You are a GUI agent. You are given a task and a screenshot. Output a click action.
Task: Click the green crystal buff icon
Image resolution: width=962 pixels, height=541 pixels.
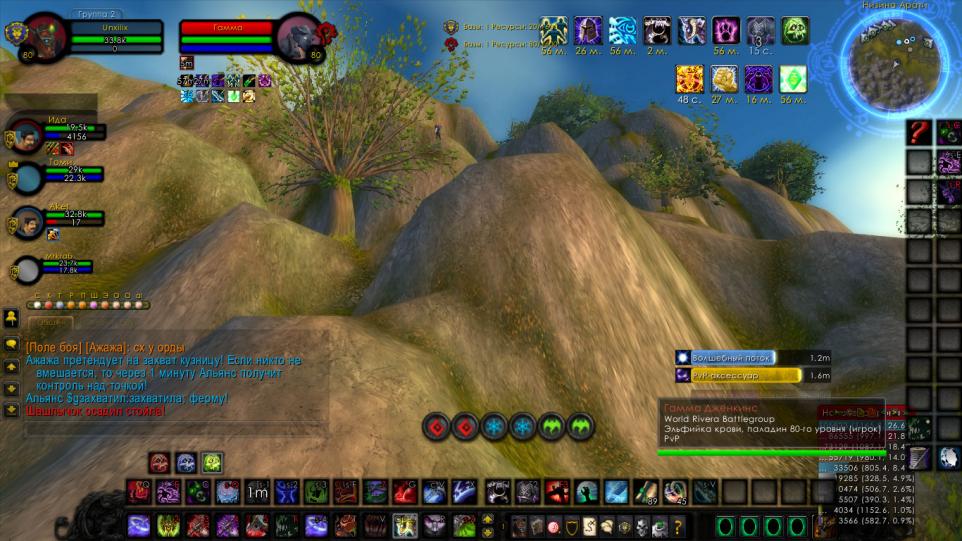tap(795, 79)
